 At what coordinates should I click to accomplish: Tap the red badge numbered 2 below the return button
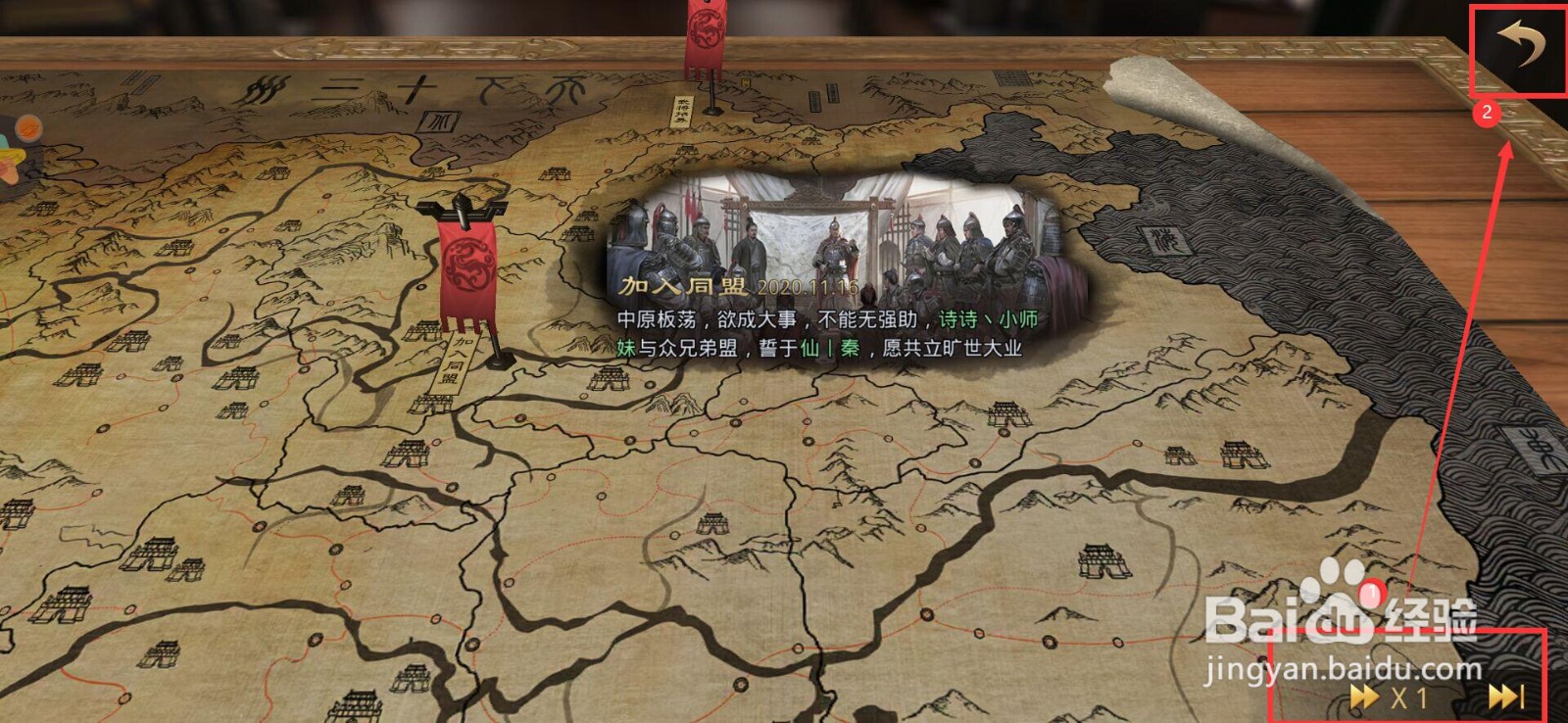[1488, 114]
